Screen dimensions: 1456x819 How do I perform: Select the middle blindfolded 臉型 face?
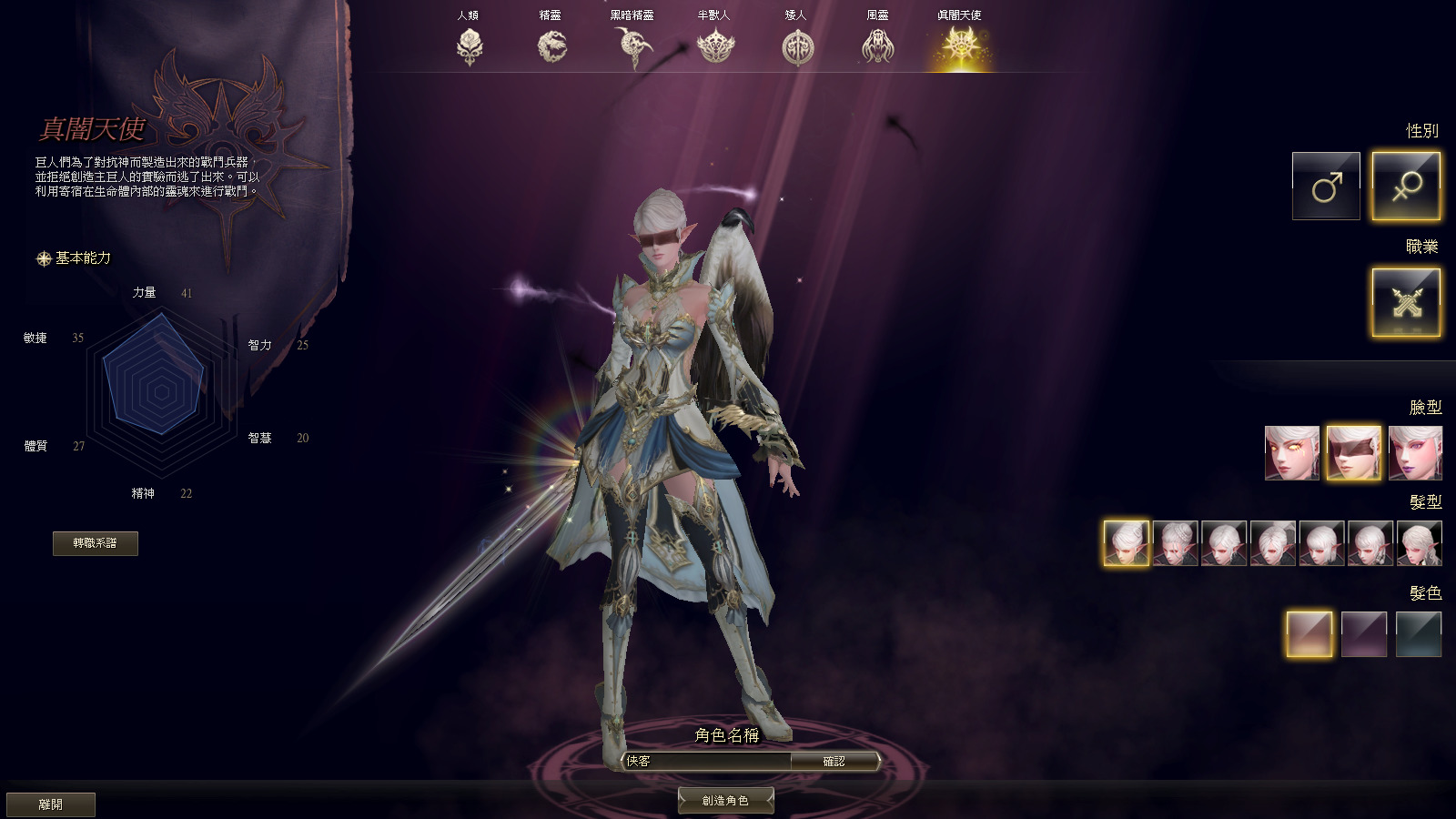[1356, 451]
